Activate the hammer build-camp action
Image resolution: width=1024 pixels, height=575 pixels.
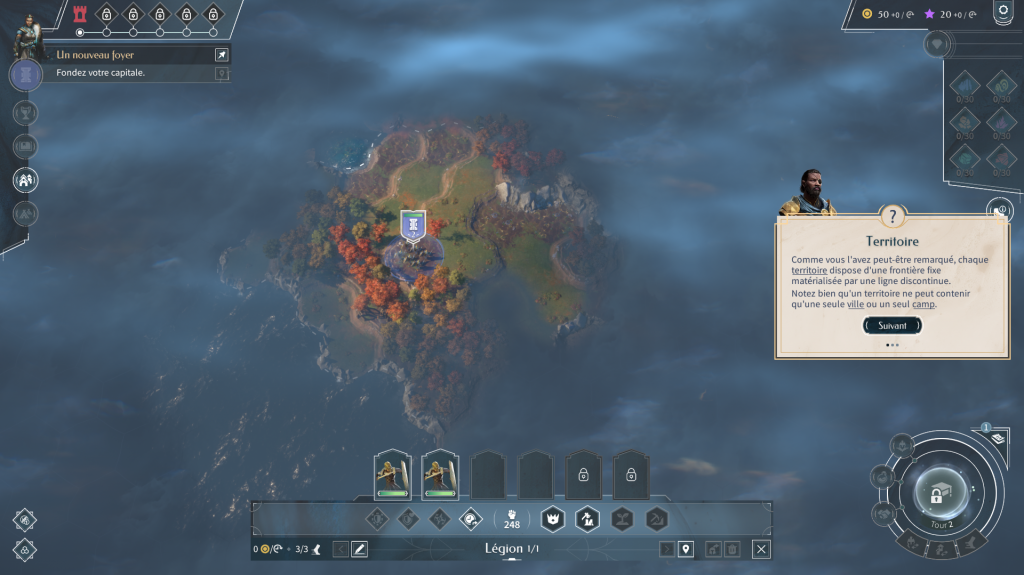click(x=587, y=518)
